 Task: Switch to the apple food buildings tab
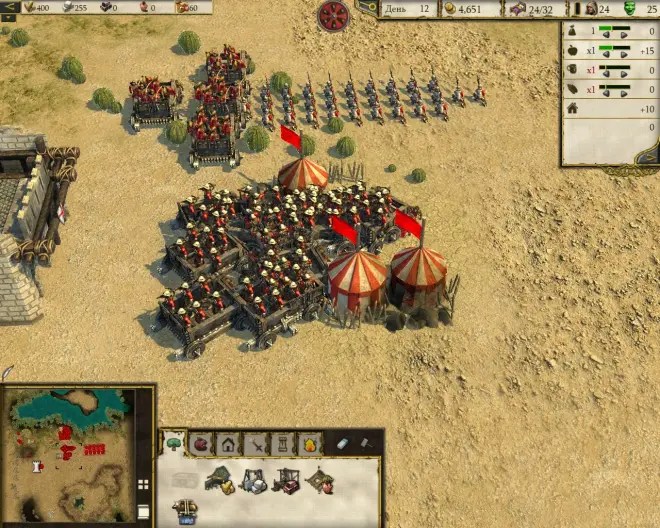click(201, 443)
